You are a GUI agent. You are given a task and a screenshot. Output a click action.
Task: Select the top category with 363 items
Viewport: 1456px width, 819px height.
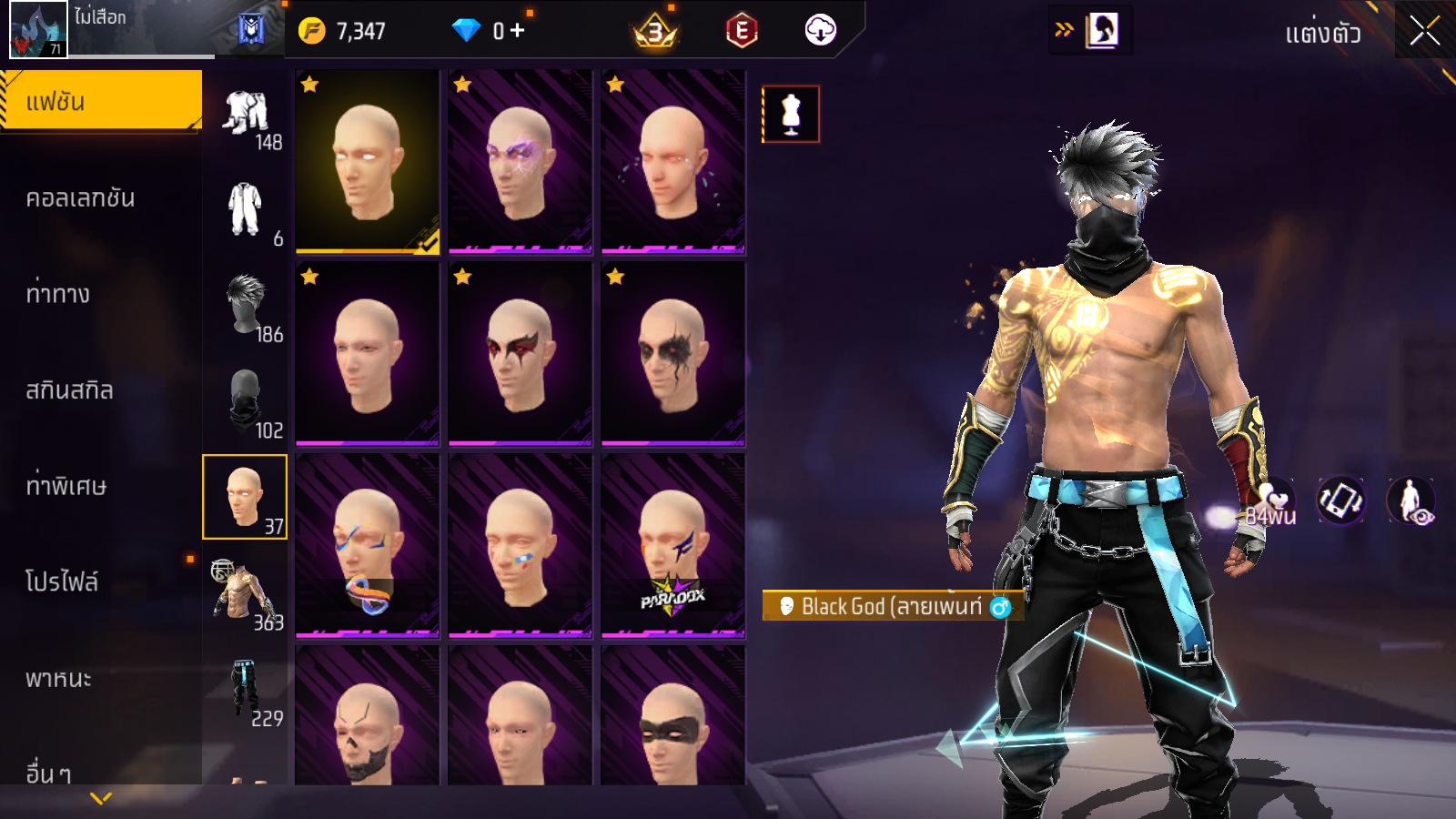(244, 593)
